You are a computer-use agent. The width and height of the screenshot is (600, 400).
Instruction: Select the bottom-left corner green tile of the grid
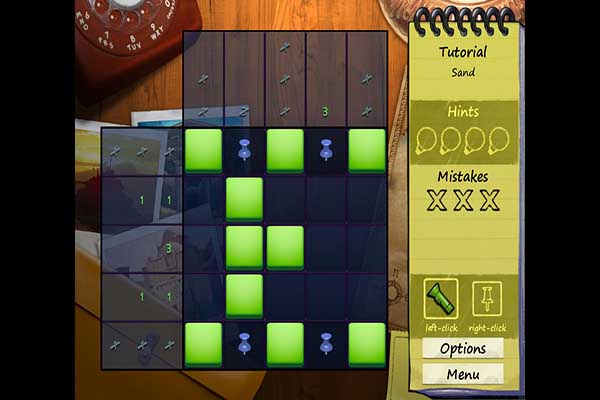pos(203,343)
